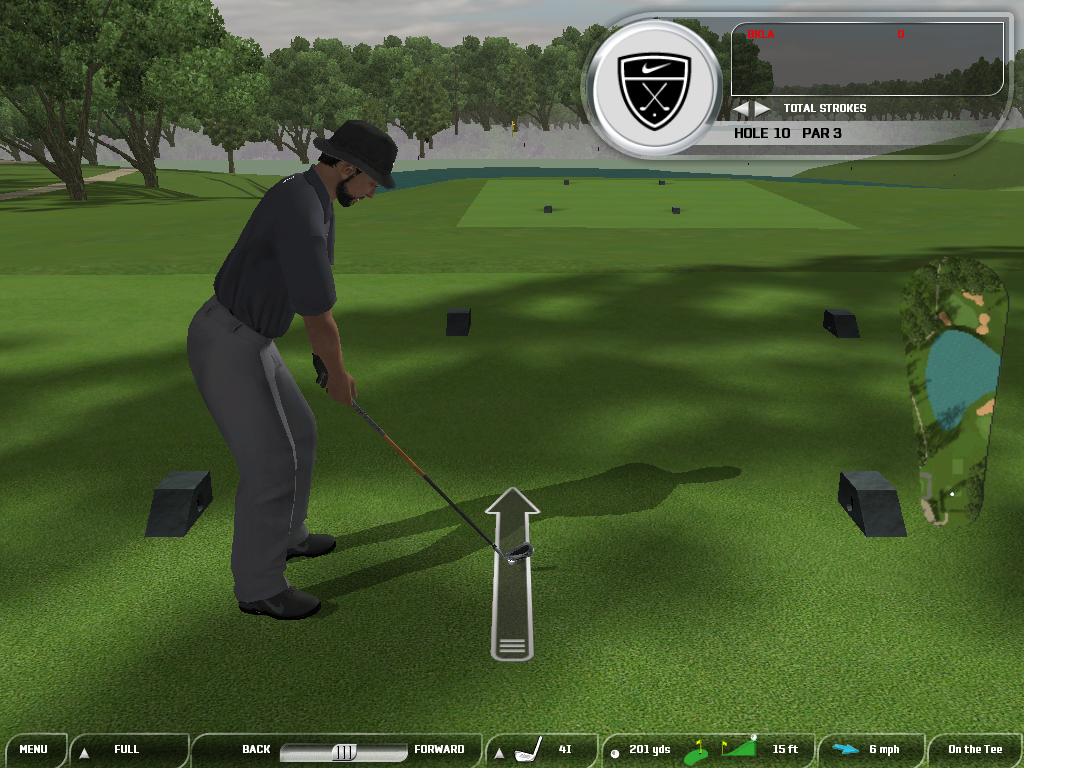Screen dimensions: 1090x781
Task: Click the left arrow beside Total Strokes
Action: tap(742, 108)
